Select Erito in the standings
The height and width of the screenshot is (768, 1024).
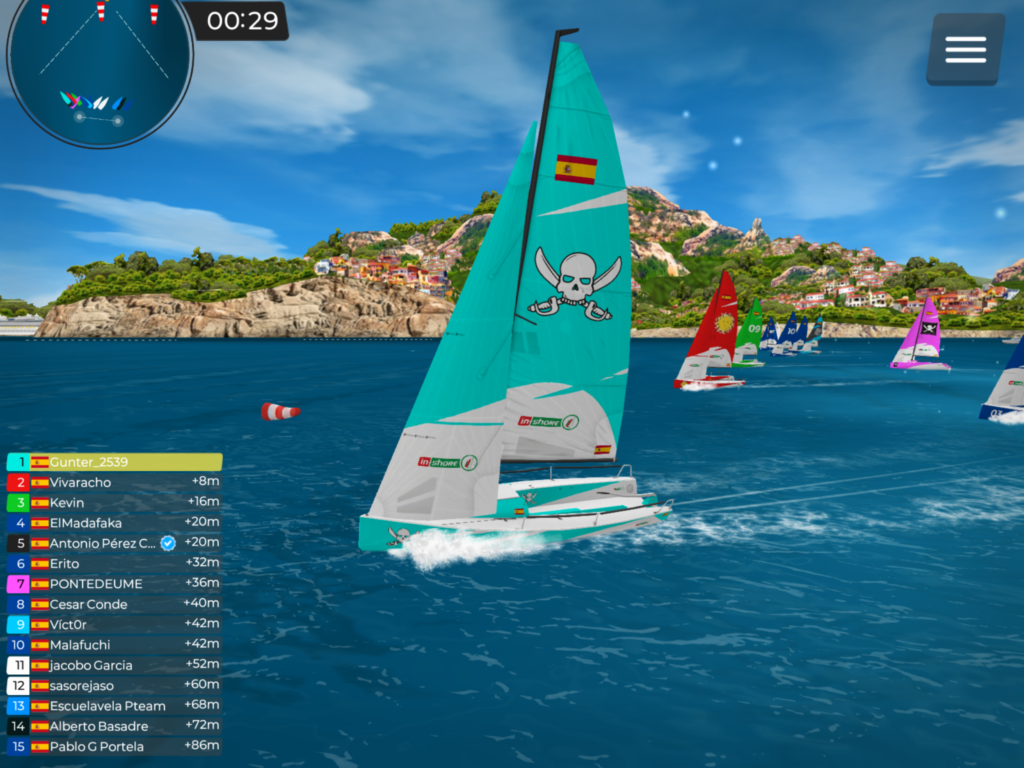pyautogui.click(x=114, y=564)
